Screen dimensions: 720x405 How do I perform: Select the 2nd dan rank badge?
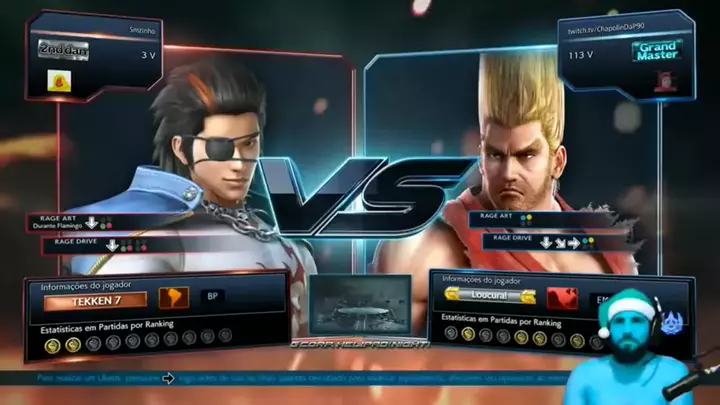64,49
